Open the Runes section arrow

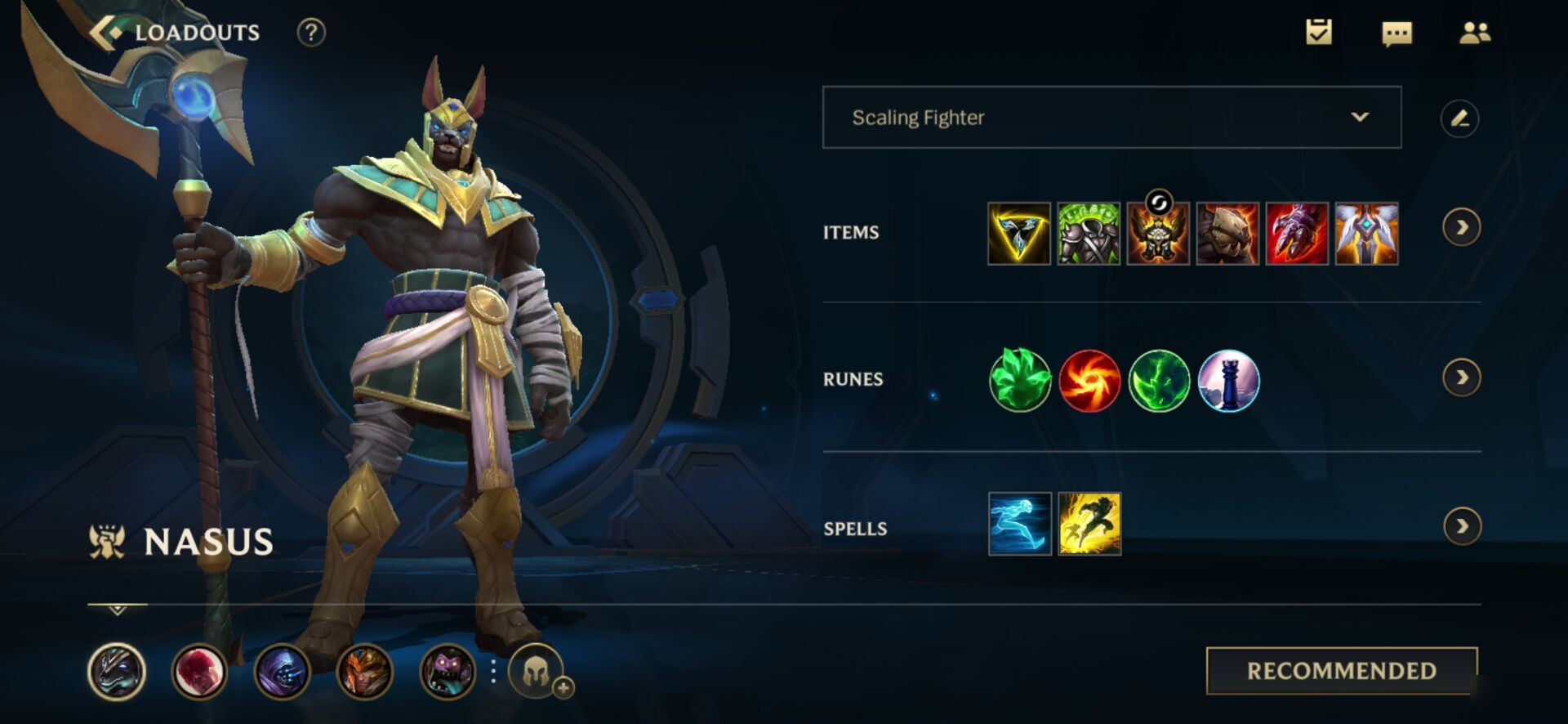(1461, 378)
